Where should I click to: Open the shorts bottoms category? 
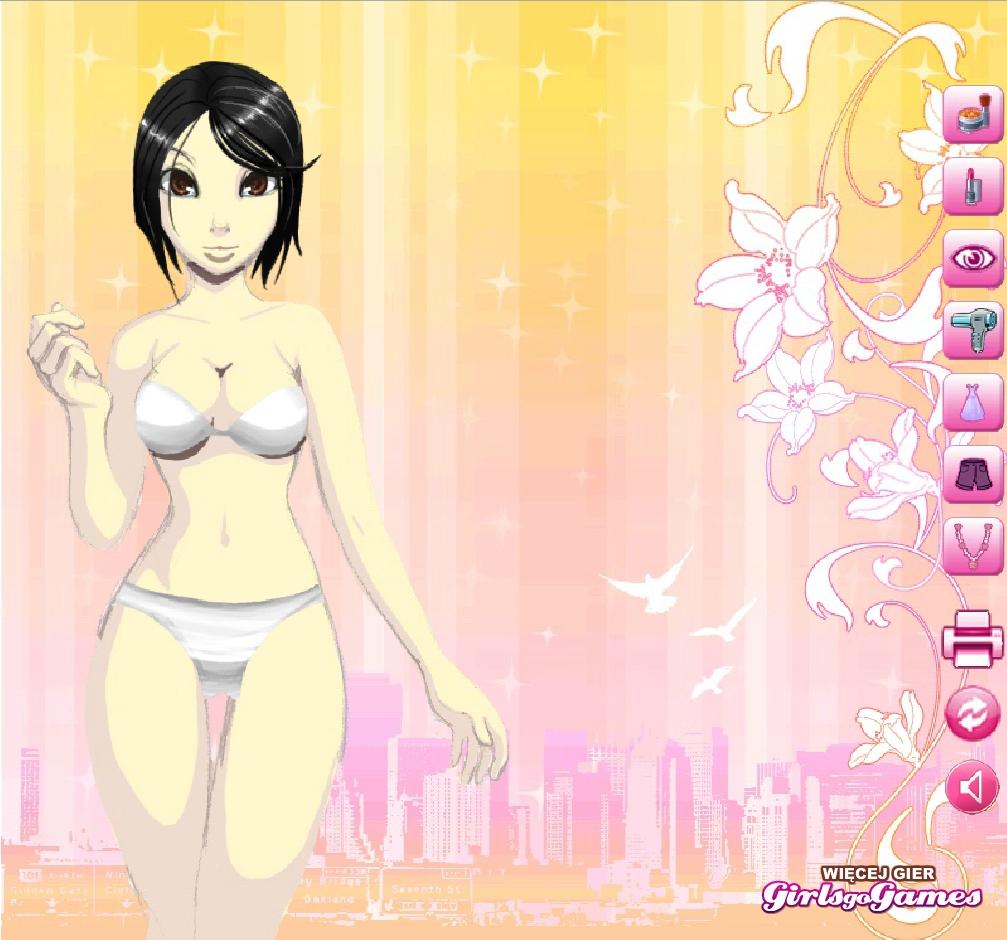pyautogui.click(x=972, y=474)
